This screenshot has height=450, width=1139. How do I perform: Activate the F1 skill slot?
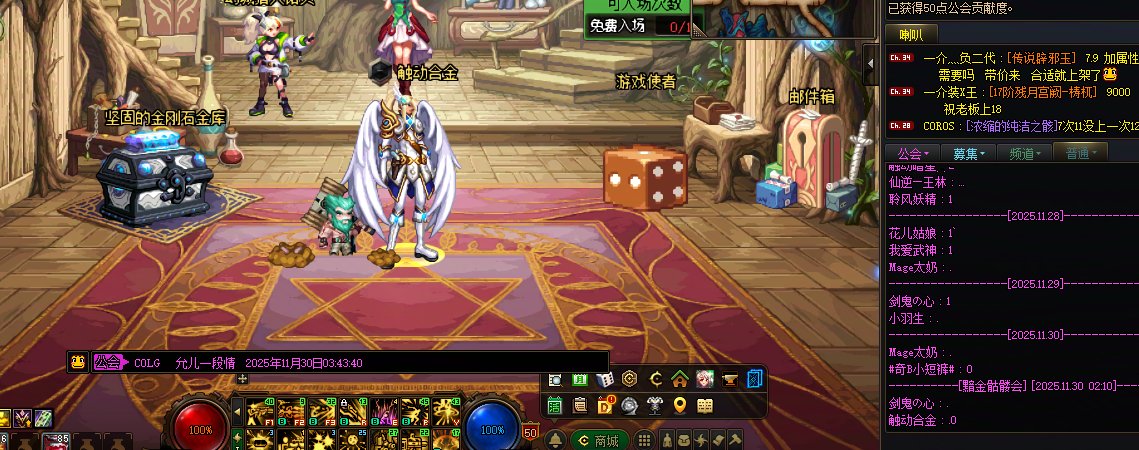click(x=263, y=410)
